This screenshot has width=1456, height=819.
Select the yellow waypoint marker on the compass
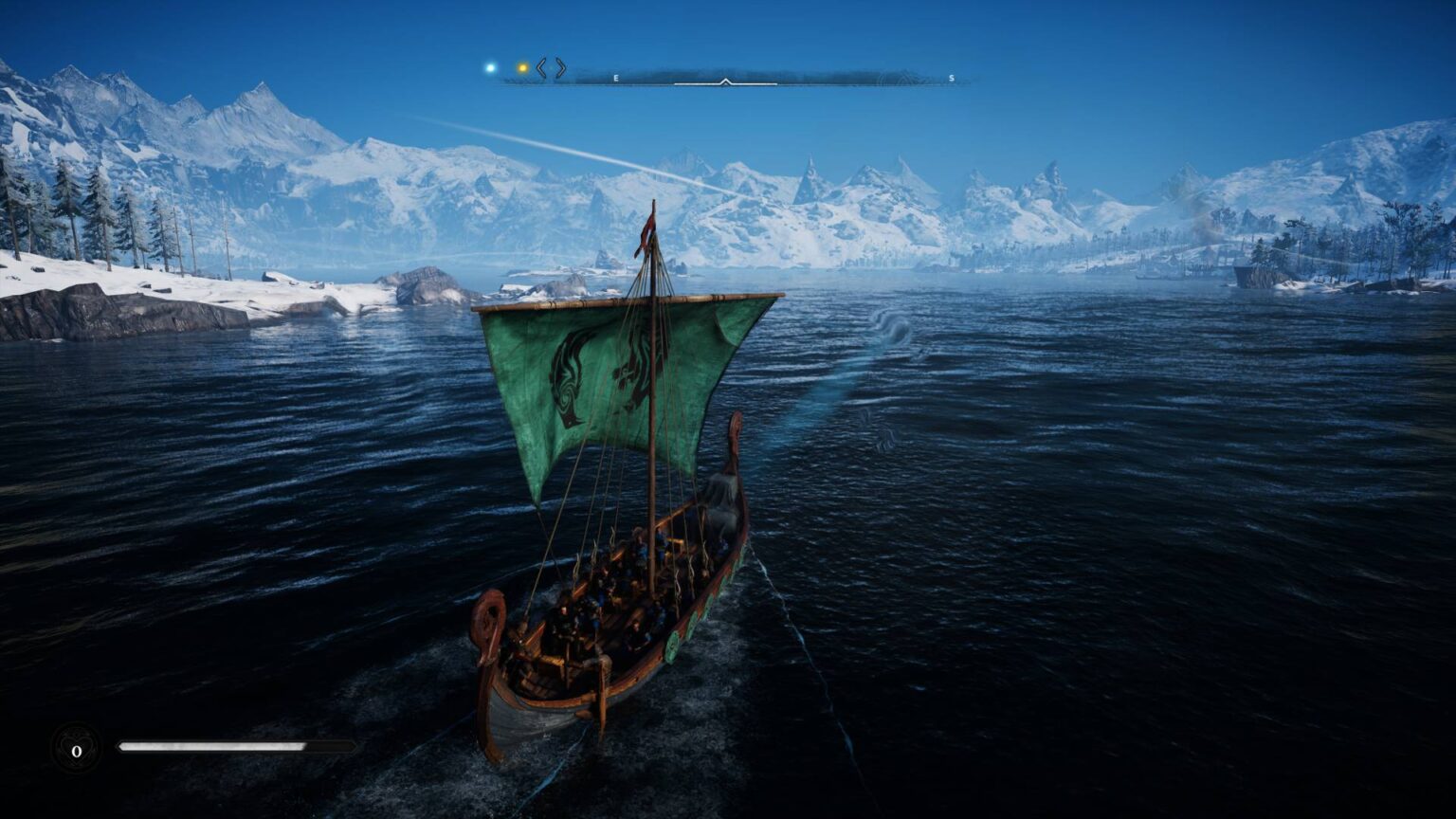click(x=521, y=67)
